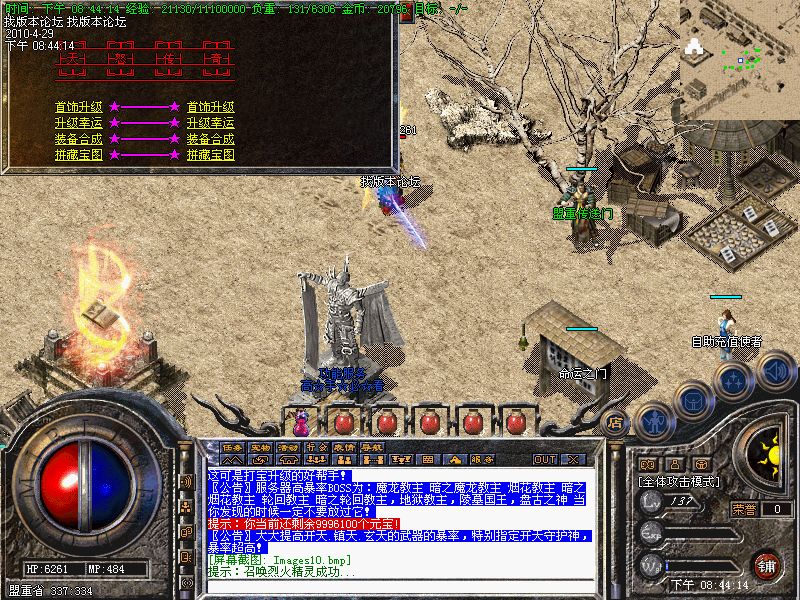This screenshot has width=800, height=600.
Task: Switch to the 宠物 pet tab
Action: click(x=261, y=446)
